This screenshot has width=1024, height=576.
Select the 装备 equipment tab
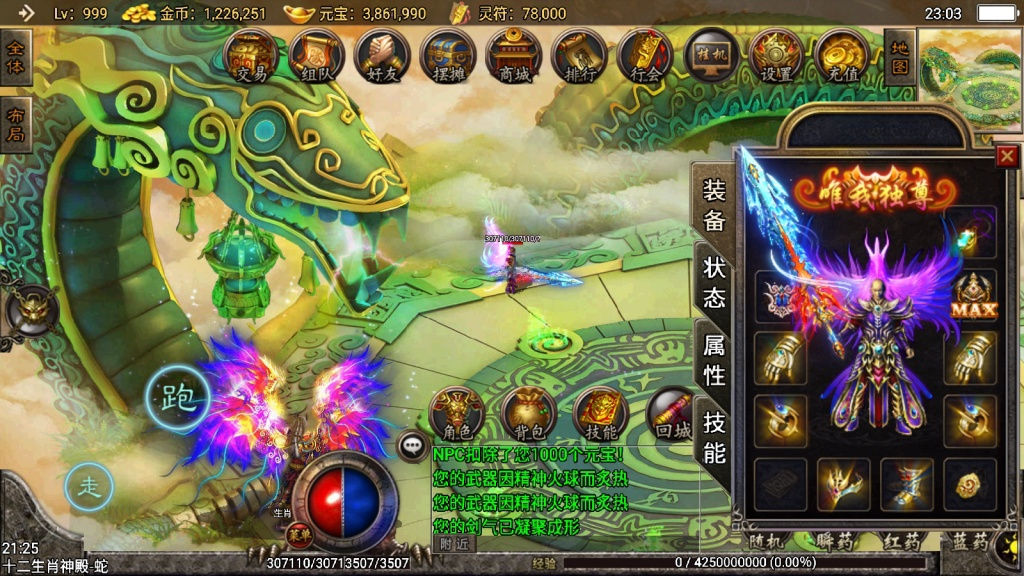714,204
